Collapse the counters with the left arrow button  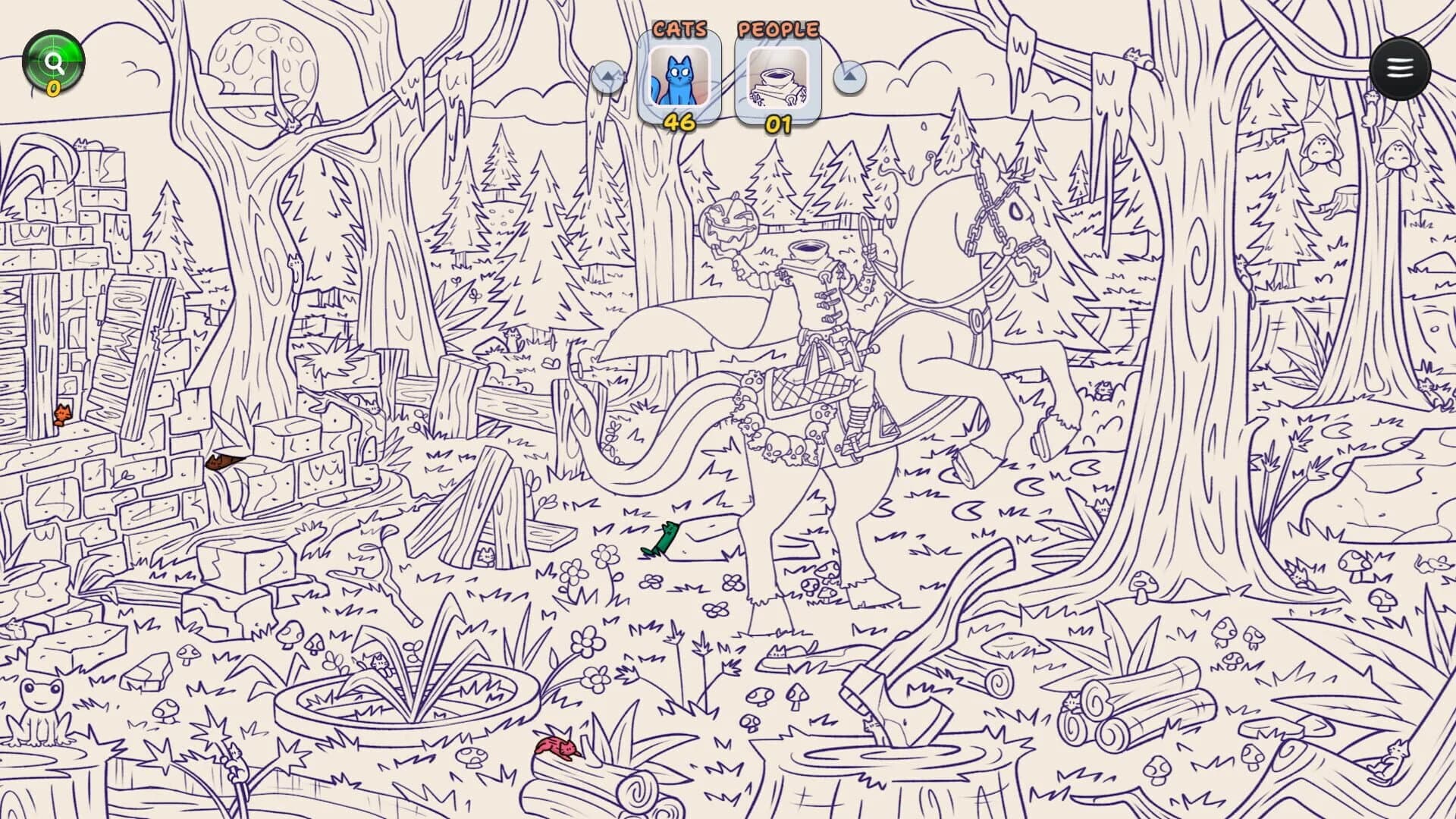607,78
